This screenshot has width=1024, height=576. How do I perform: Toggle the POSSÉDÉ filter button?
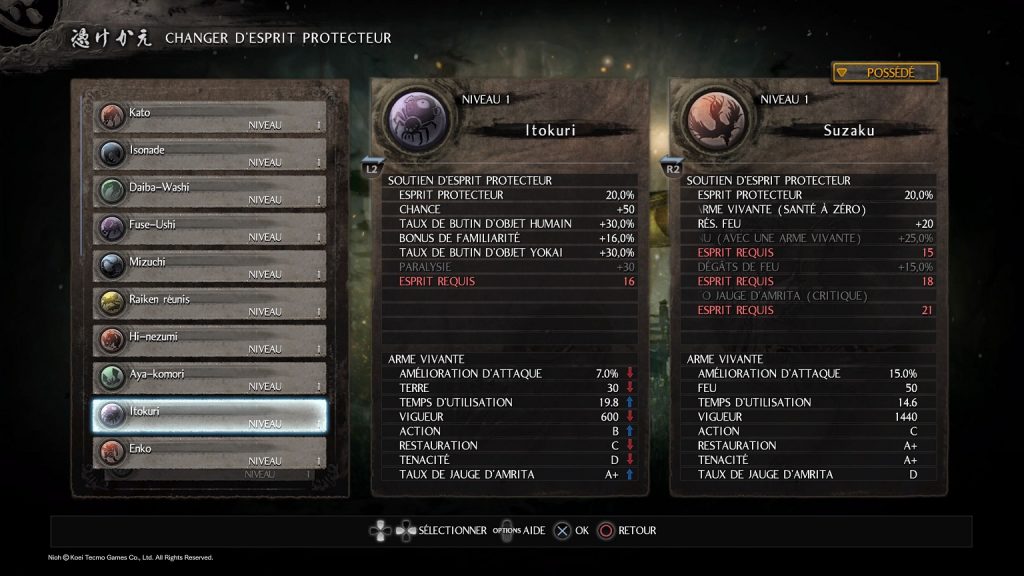coord(885,72)
